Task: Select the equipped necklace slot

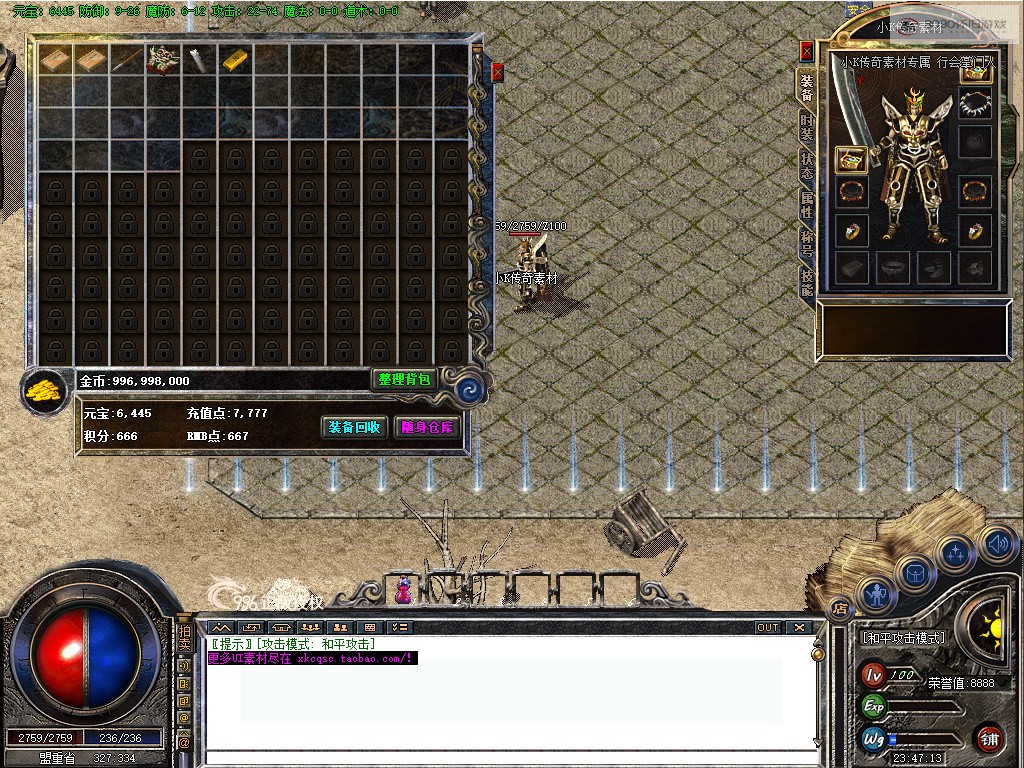Action: tap(974, 103)
